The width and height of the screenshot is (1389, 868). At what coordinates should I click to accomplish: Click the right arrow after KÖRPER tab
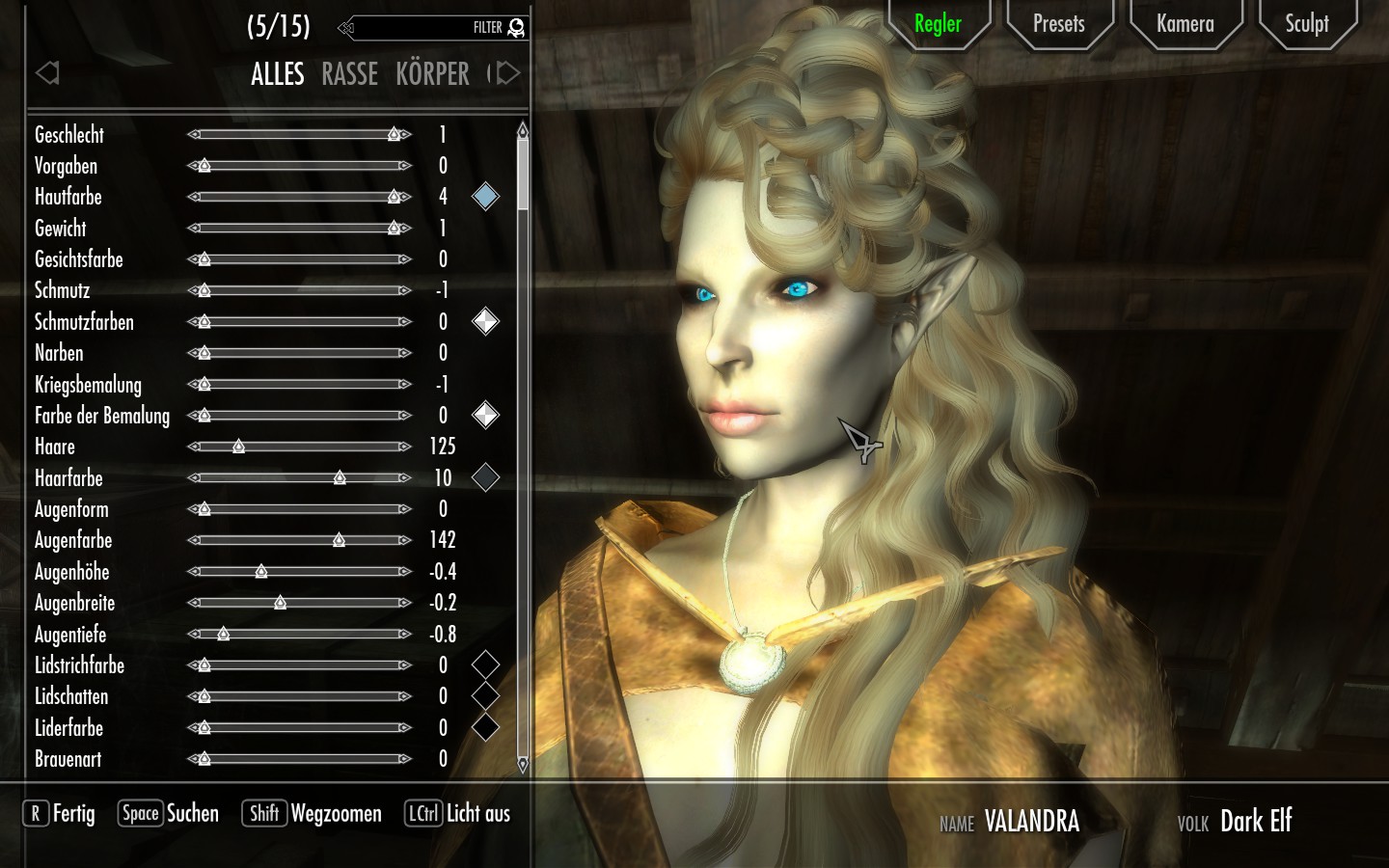pyautogui.click(x=506, y=72)
